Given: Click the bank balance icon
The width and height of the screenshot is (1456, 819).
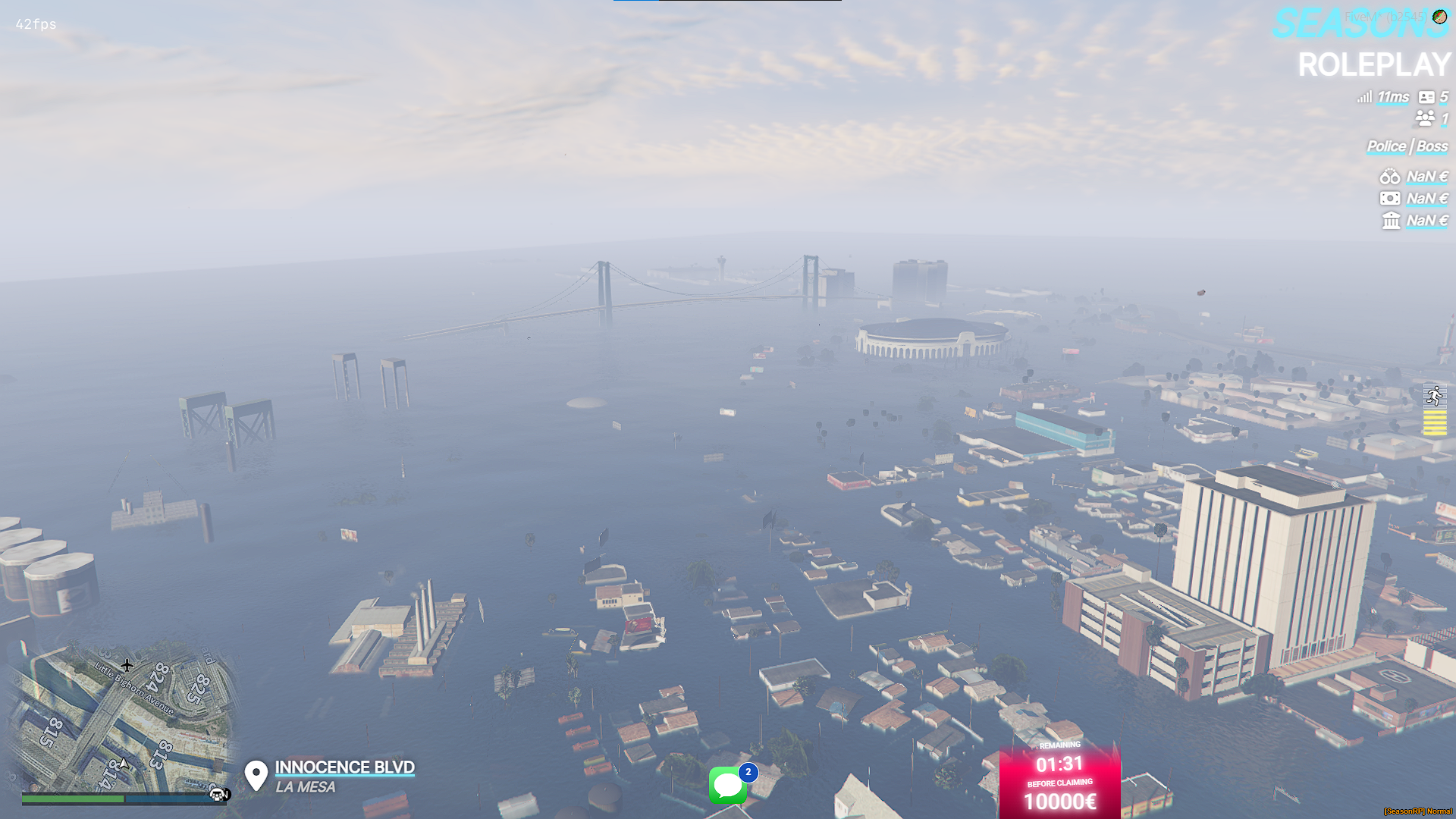Looking at the screenshot, I should [1392, 219].
